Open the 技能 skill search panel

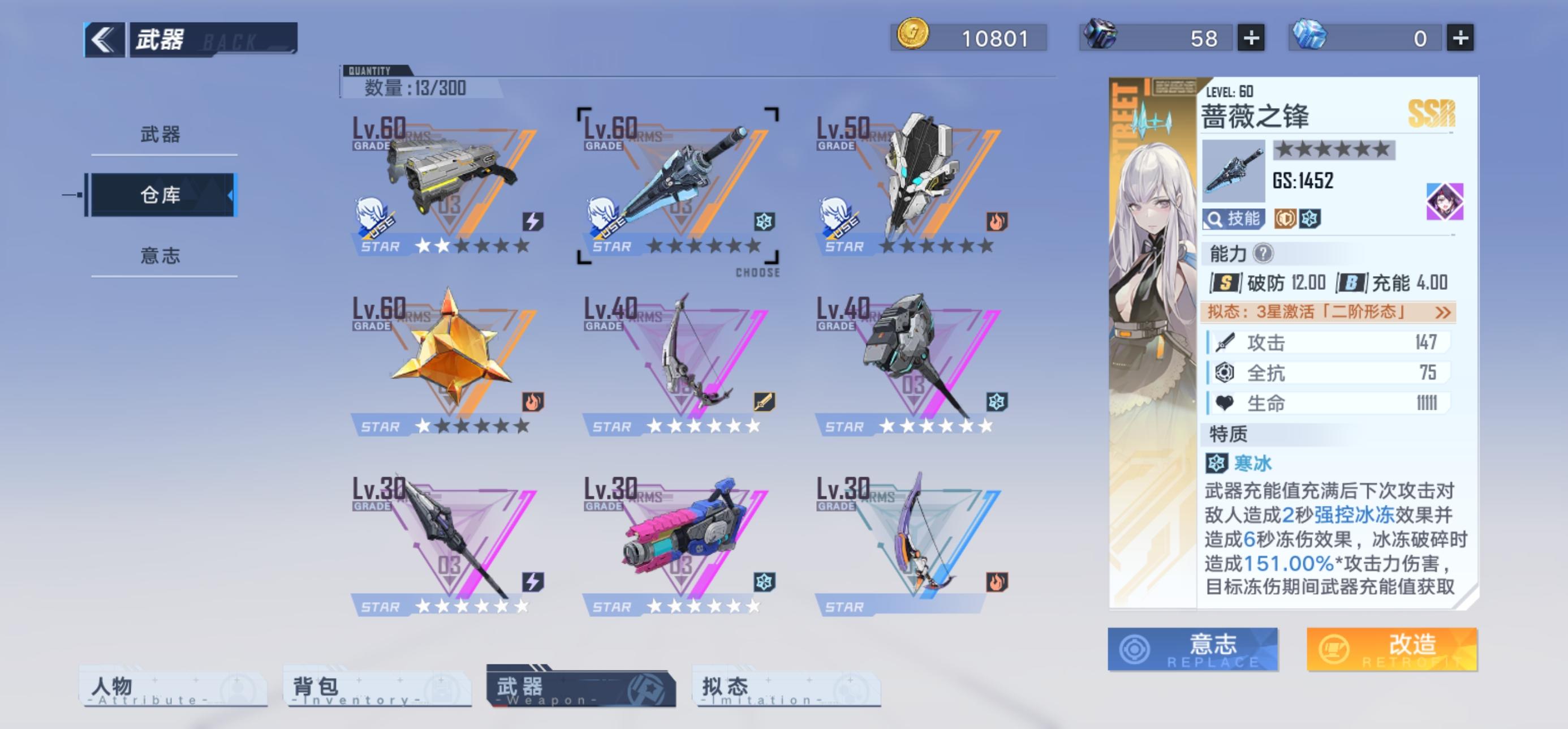point(1233,219)
